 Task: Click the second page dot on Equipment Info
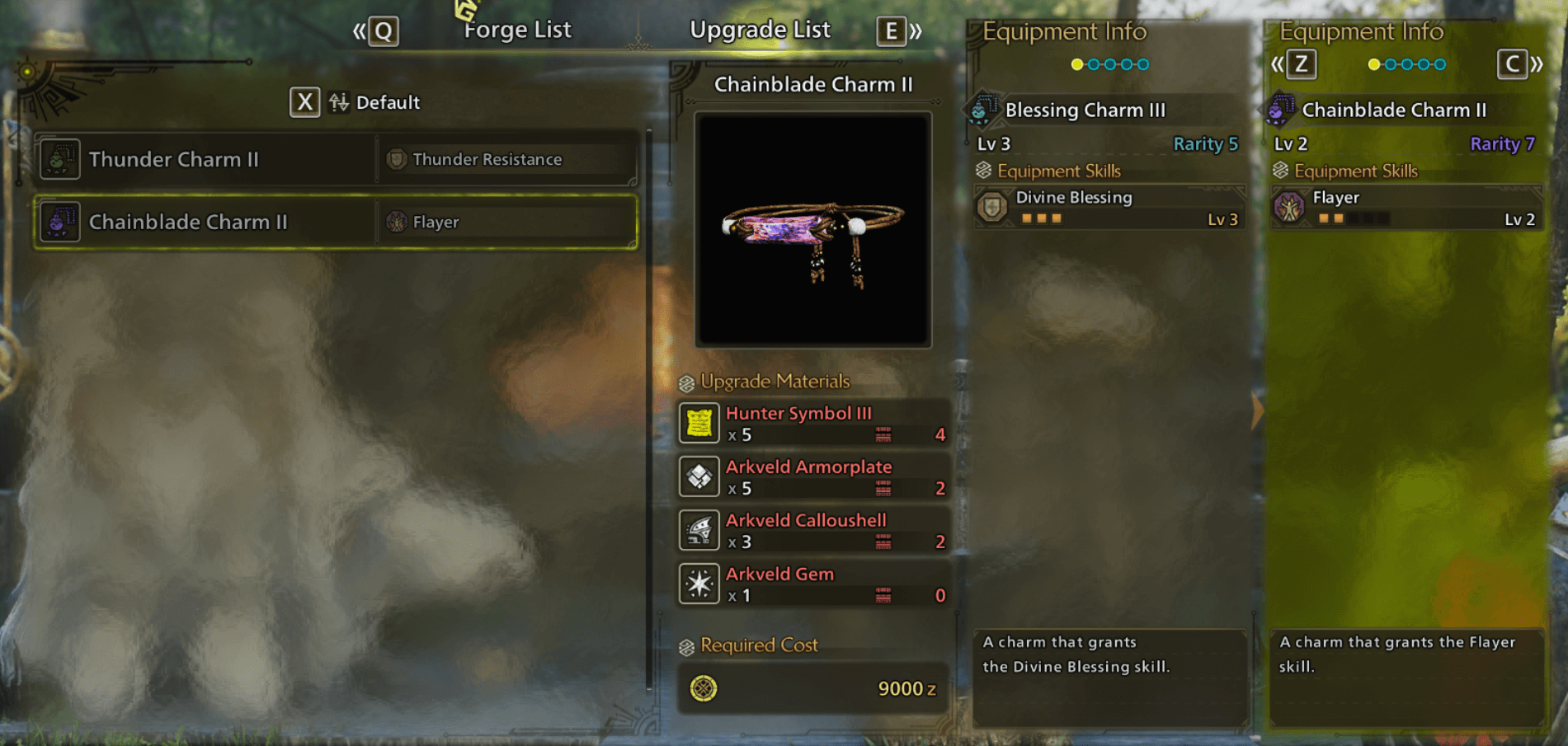tap(1094, 63)
